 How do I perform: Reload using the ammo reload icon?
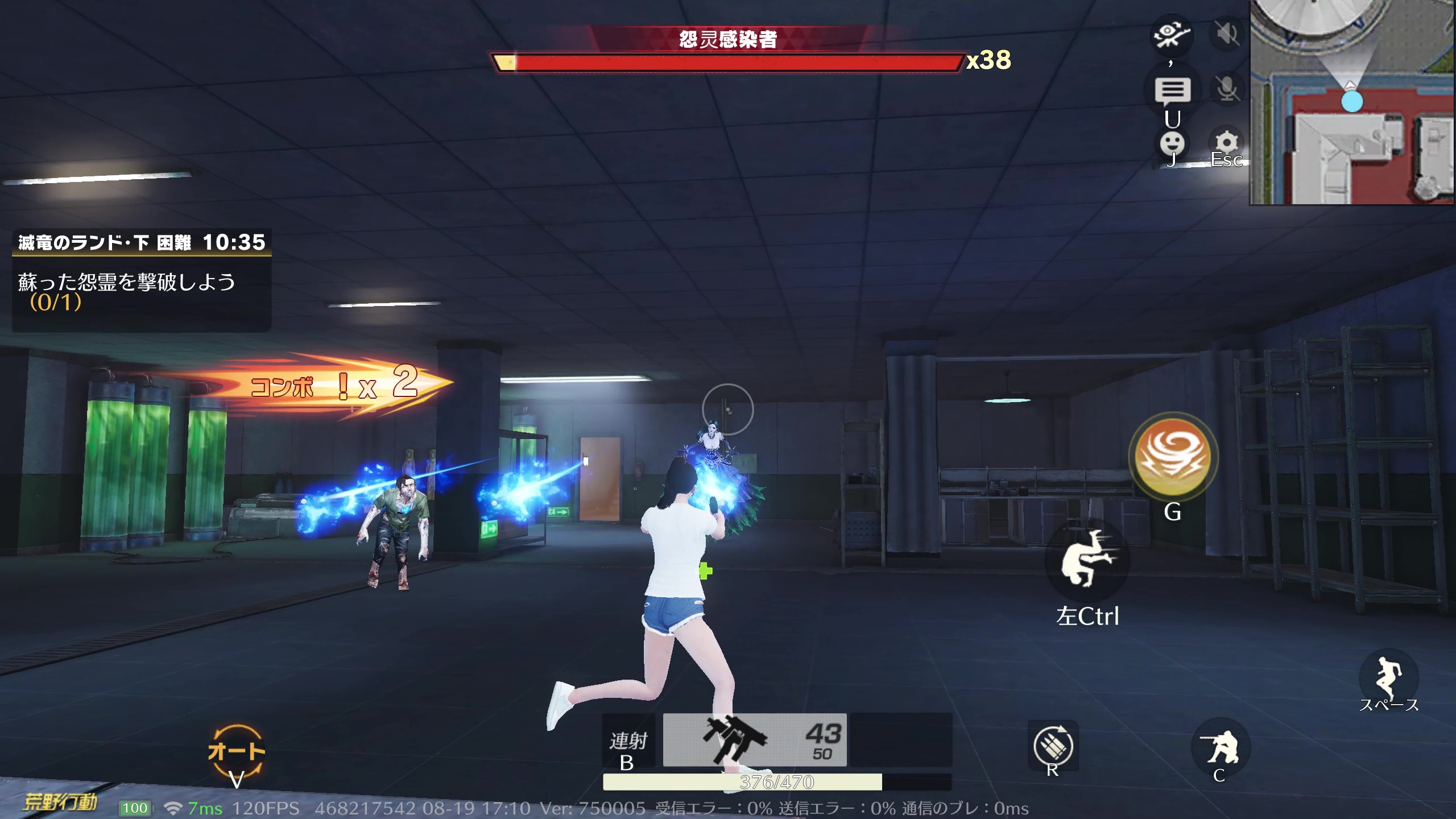(x=1053, y=746)
